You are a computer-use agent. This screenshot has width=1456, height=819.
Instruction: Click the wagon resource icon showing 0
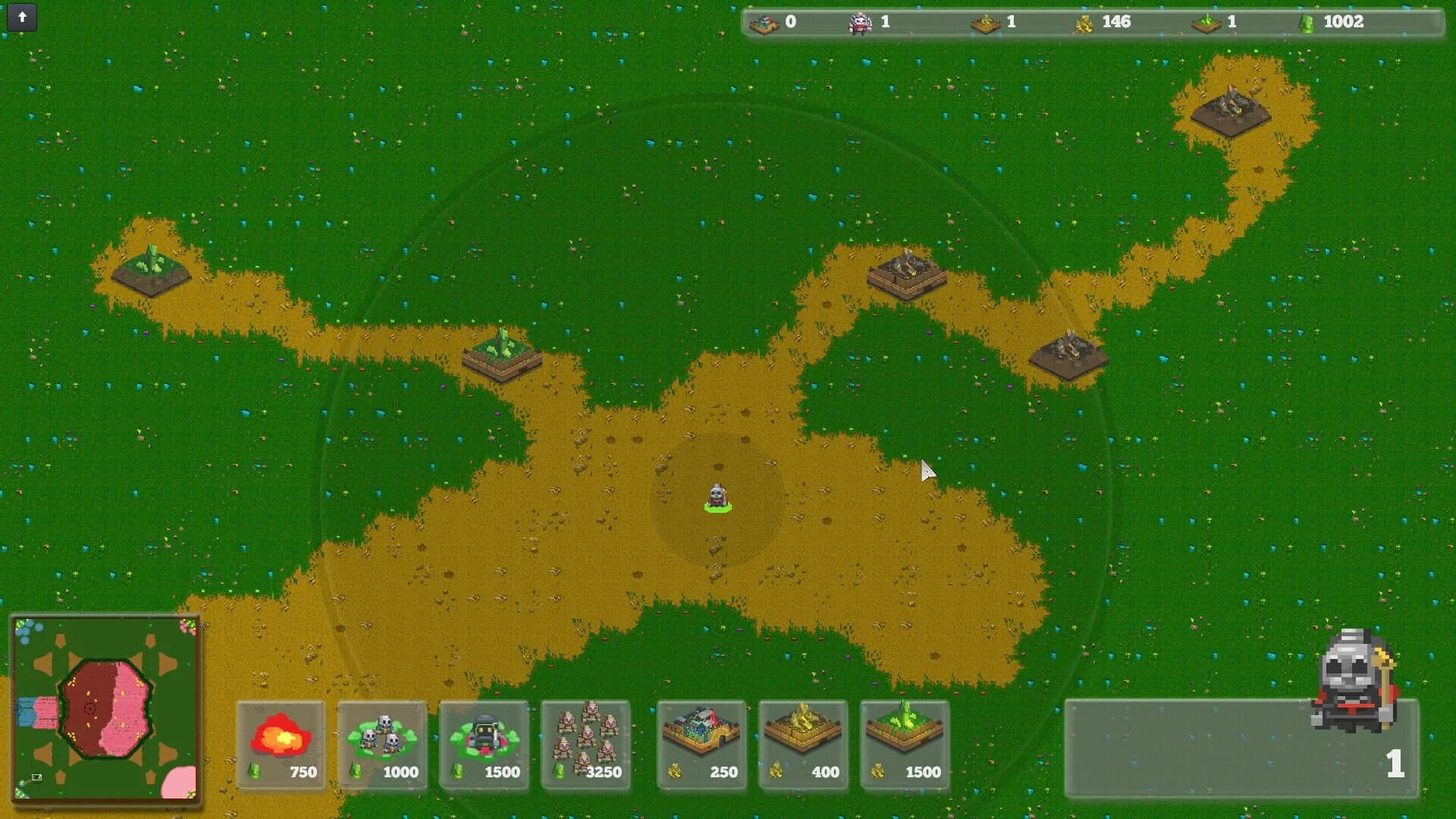[766, 22]
